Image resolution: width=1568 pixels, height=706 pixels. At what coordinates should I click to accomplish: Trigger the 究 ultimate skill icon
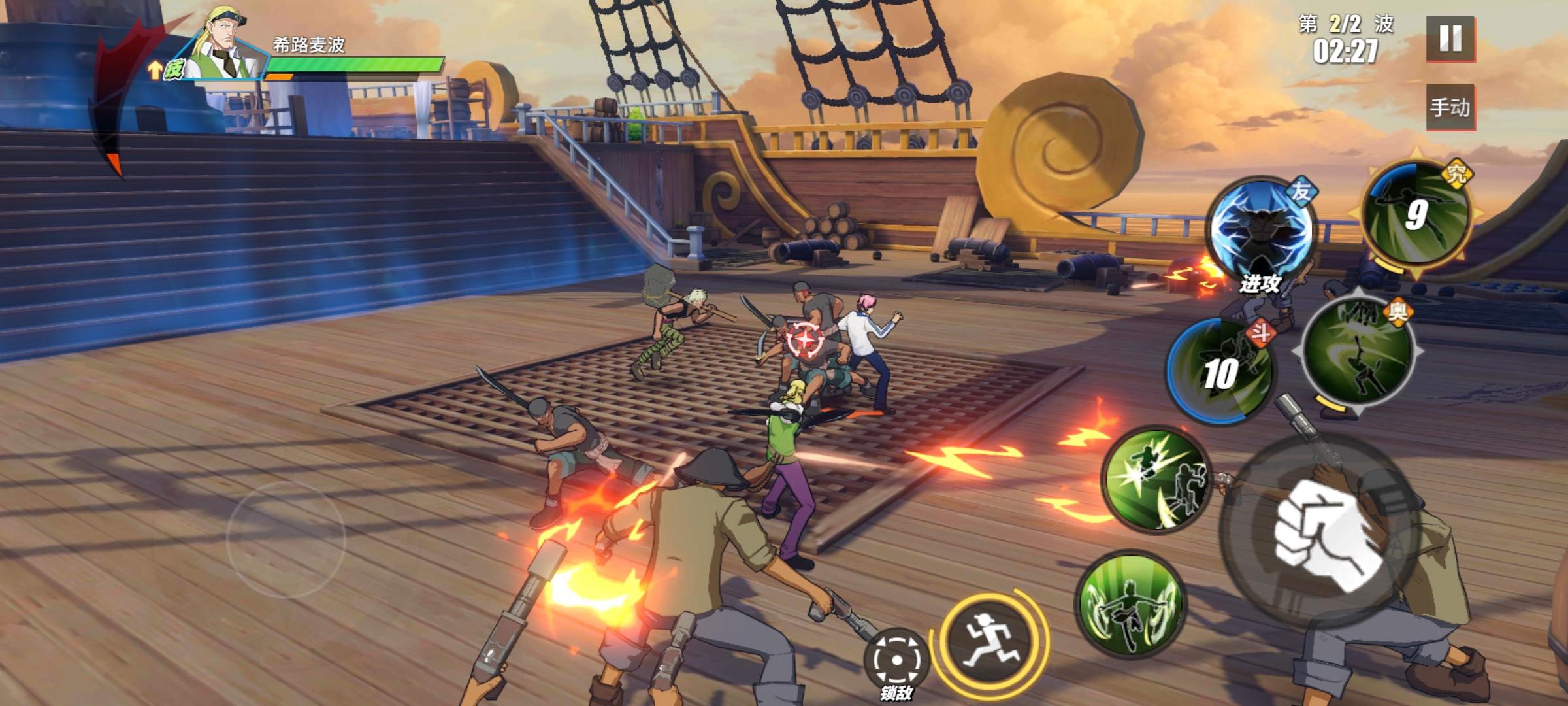tap(1417, 214)
